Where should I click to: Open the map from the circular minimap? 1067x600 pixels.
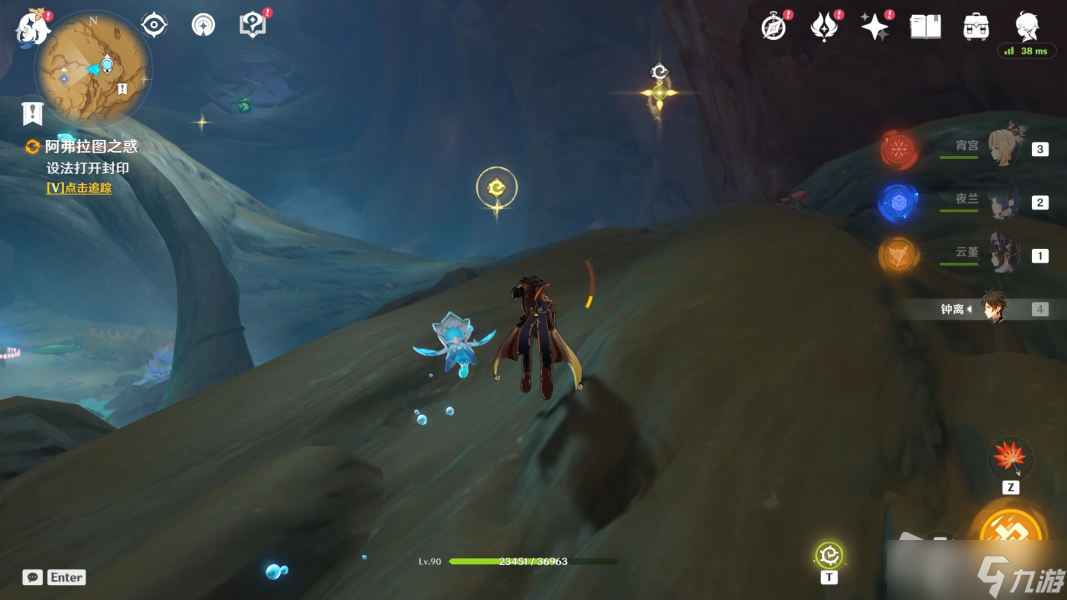point(93,70)
